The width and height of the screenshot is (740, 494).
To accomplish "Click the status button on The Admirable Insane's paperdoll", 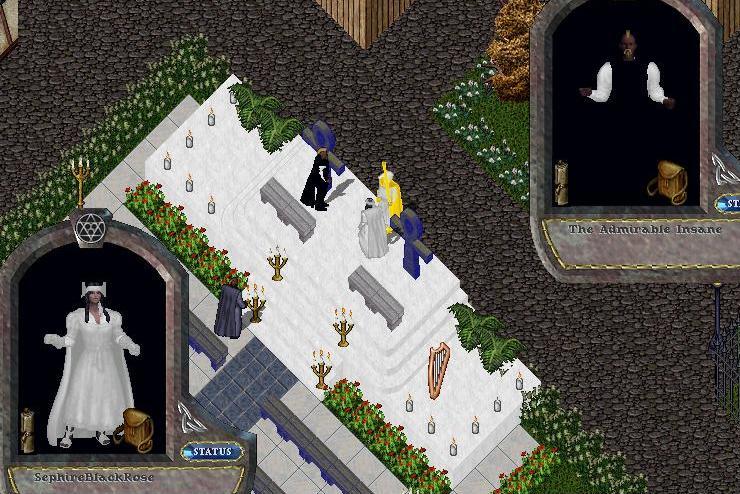I will coord(730,205).
